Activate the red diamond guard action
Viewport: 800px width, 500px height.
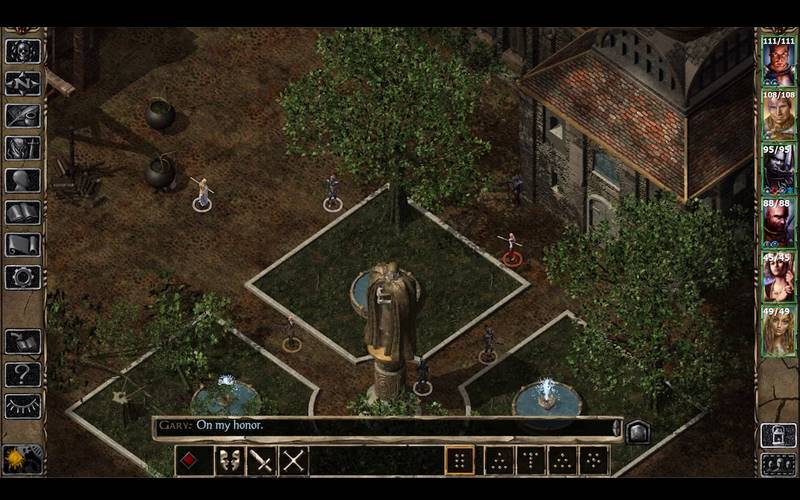click(x=193, y=461)
